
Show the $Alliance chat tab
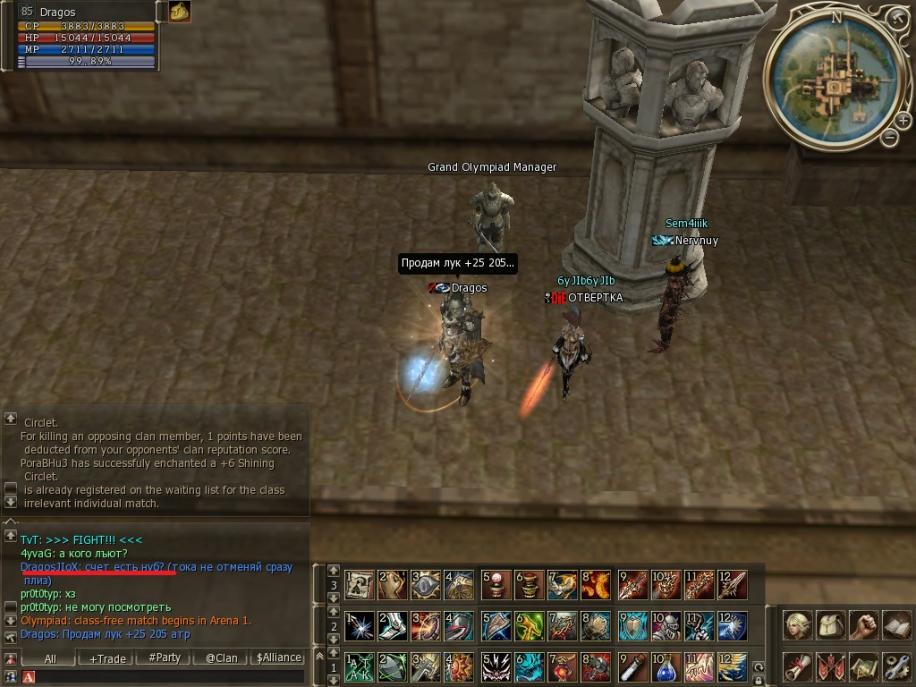(278, 658)
